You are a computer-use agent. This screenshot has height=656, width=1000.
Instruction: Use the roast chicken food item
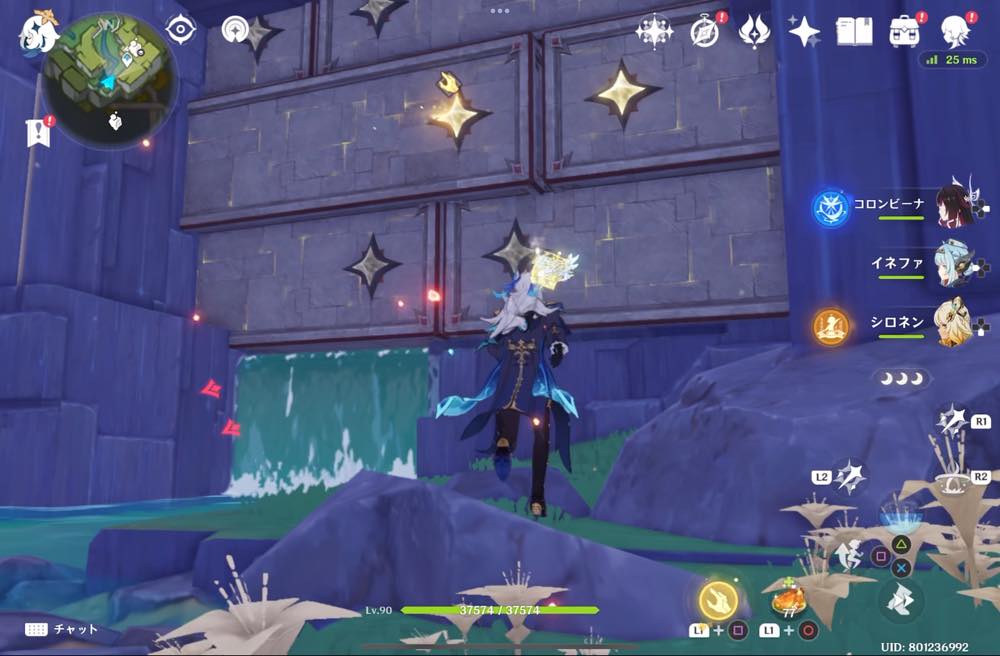click(789, 601)
